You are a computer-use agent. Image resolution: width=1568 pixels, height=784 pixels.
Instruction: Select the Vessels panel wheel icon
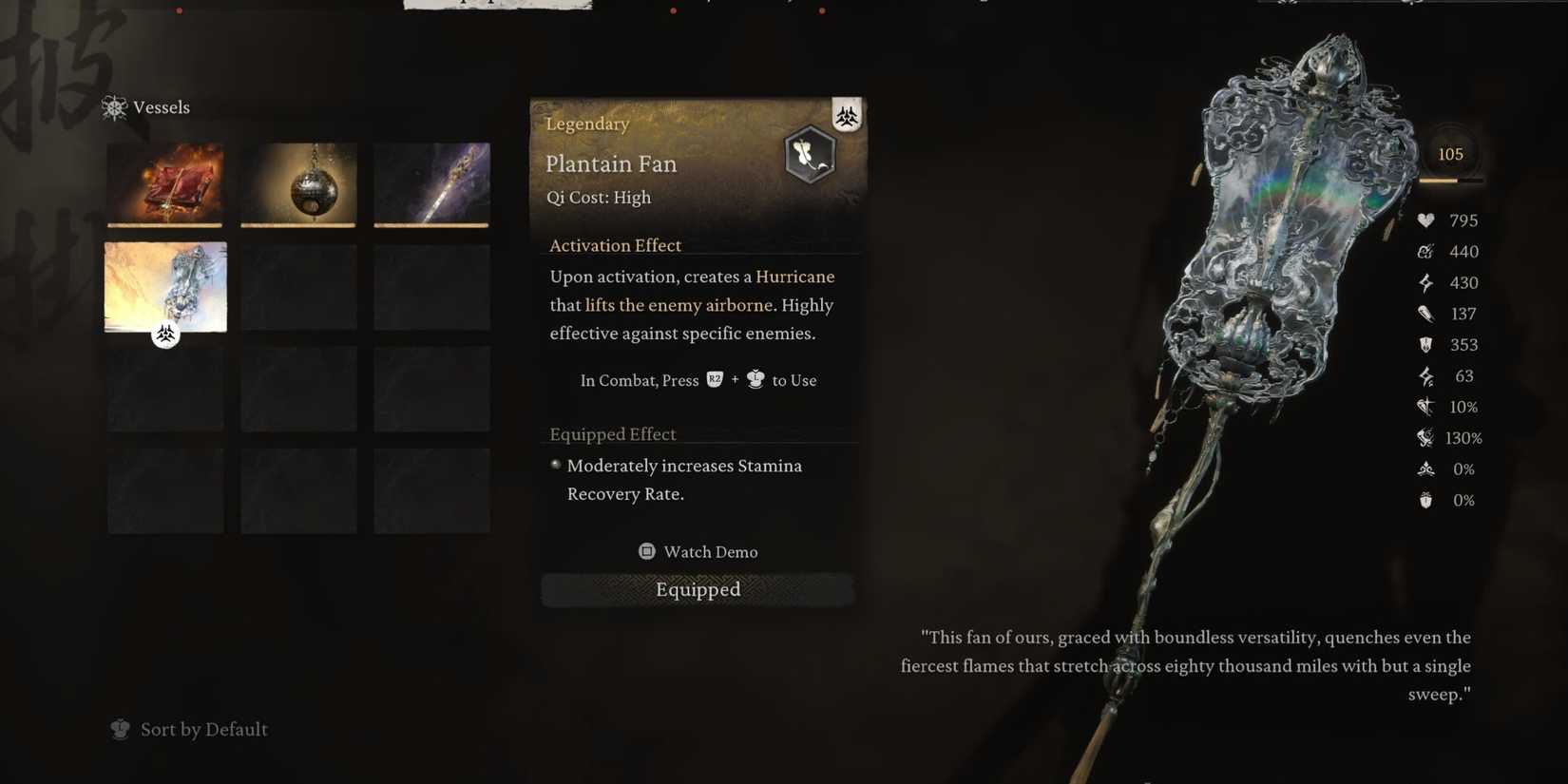coord(115,107)
